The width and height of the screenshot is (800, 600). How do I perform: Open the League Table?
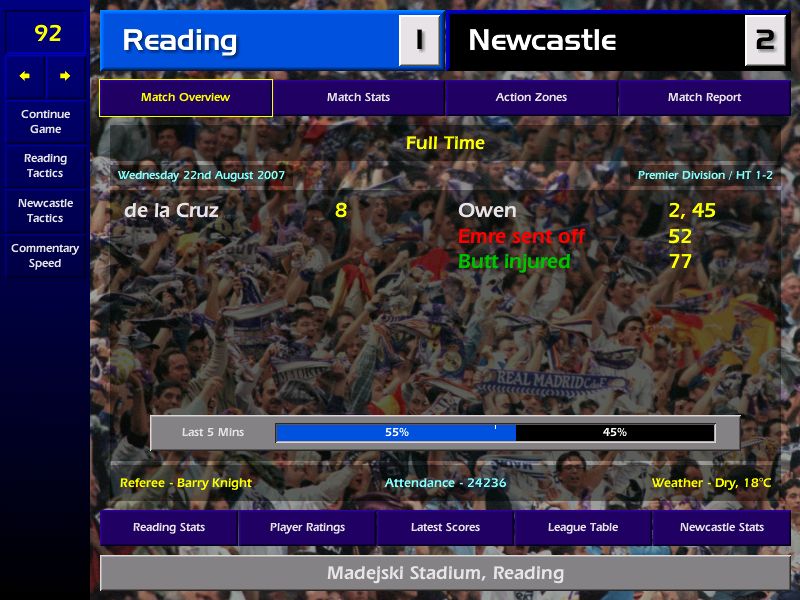coord(583,528)
